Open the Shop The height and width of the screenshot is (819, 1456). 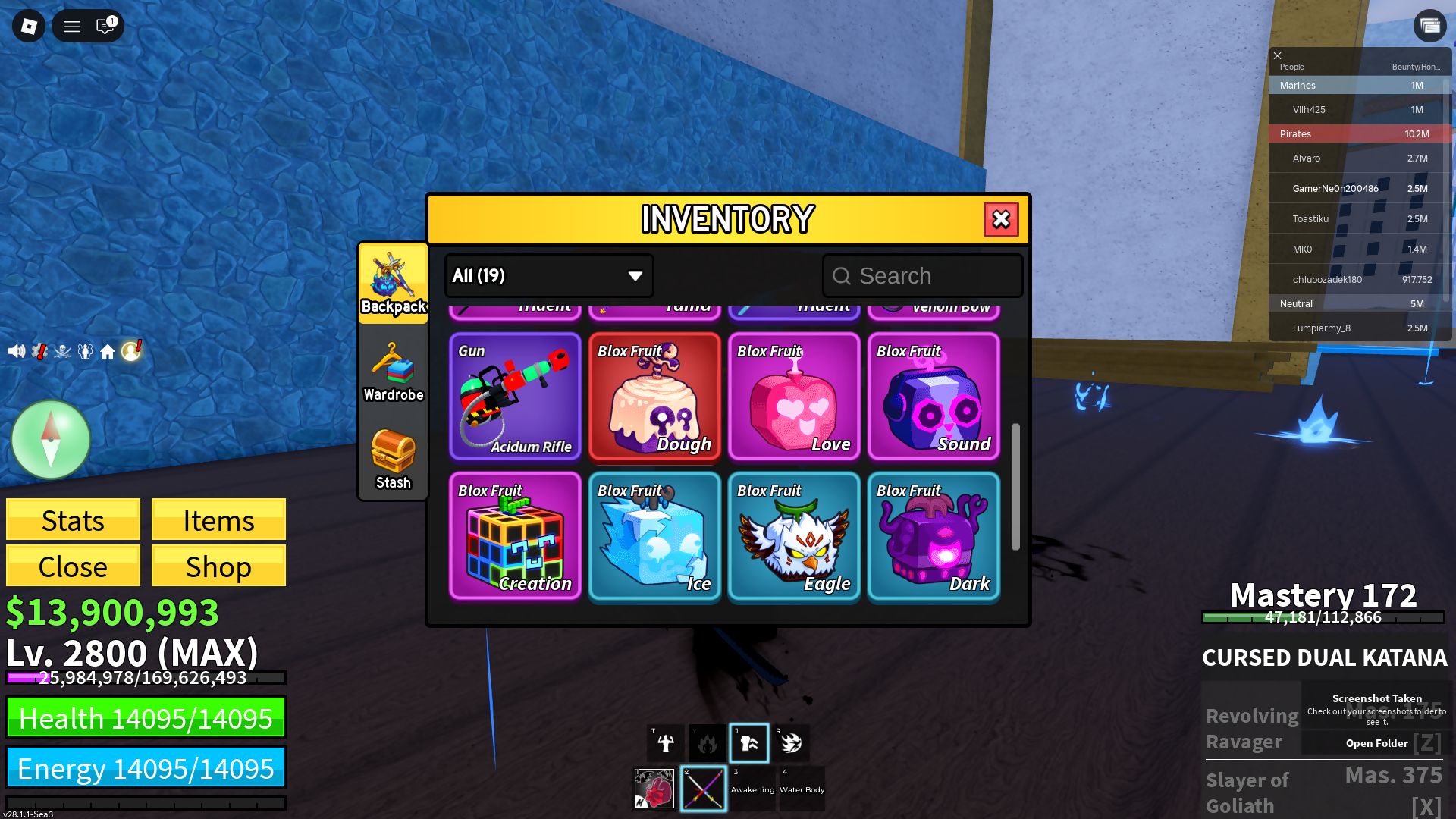click(x=218, y=566)
